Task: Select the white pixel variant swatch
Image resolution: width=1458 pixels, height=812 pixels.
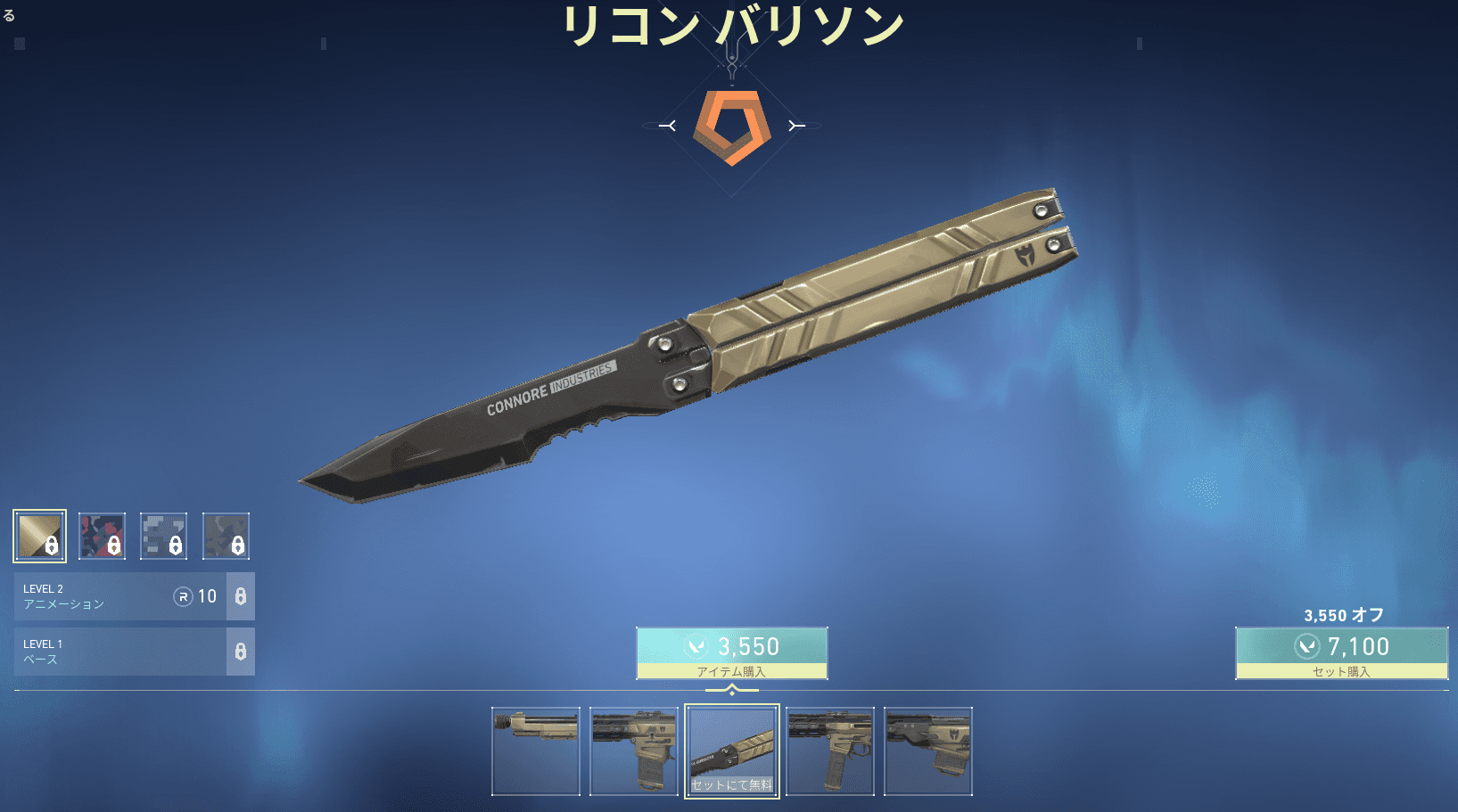Action: pyautogui.click(x=164, y=536)
